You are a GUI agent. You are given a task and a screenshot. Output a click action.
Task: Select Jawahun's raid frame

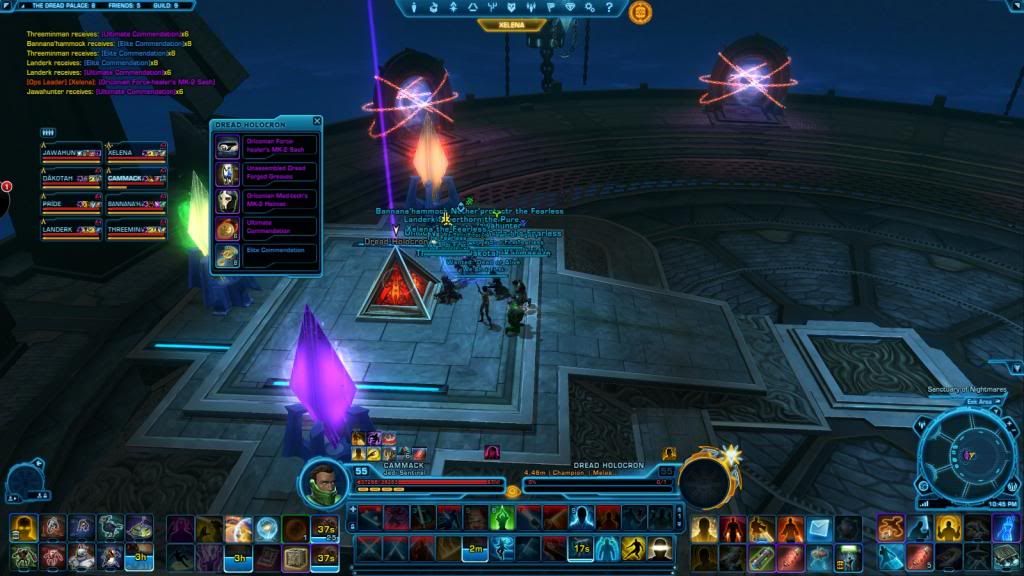70,153
